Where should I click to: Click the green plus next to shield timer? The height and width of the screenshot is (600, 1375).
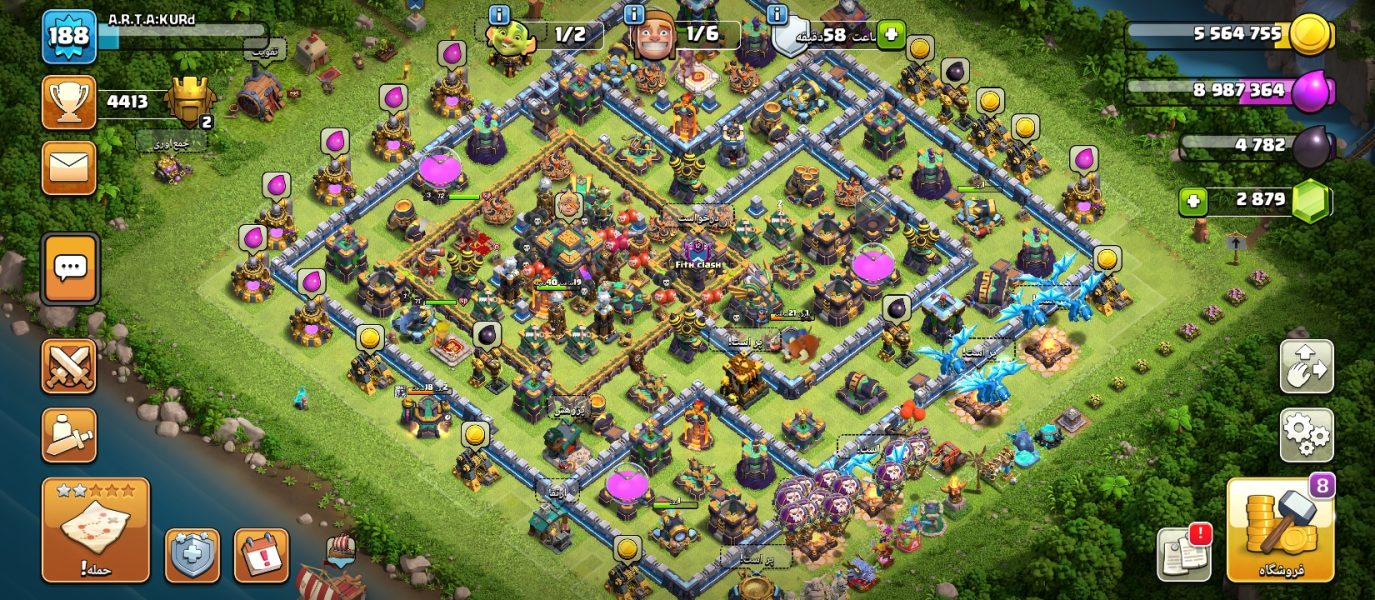pyautogui.click(x=890, y=35)
